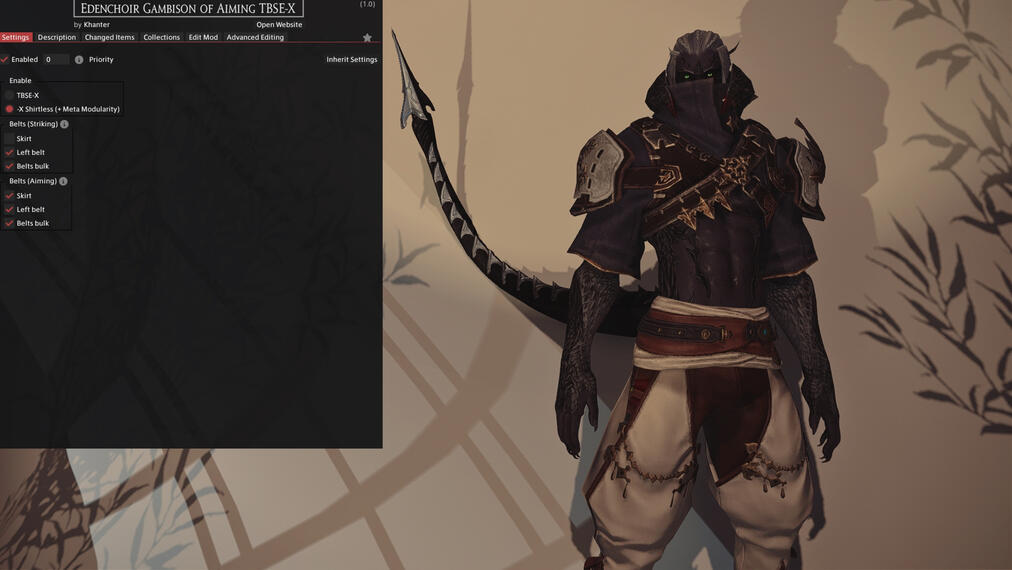Select the Settings tab

click(x=15, y=37)
